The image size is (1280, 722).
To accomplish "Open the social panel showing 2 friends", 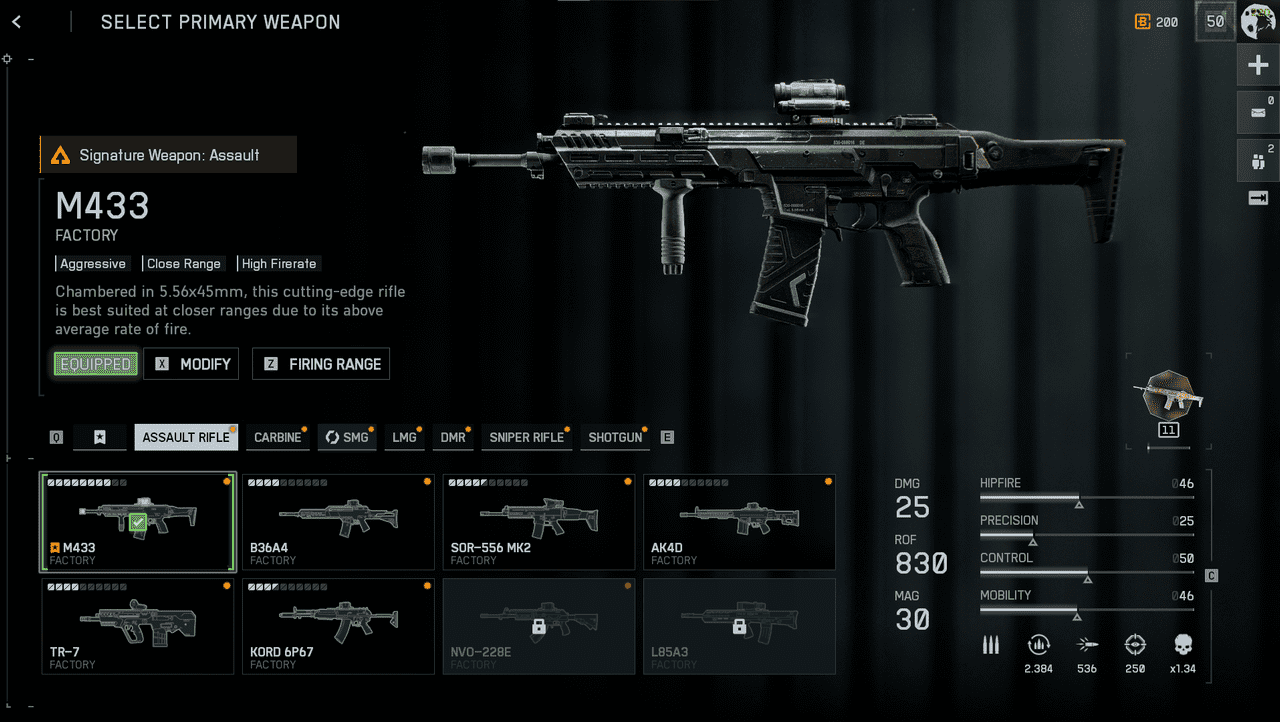I will click(1258, 160).
